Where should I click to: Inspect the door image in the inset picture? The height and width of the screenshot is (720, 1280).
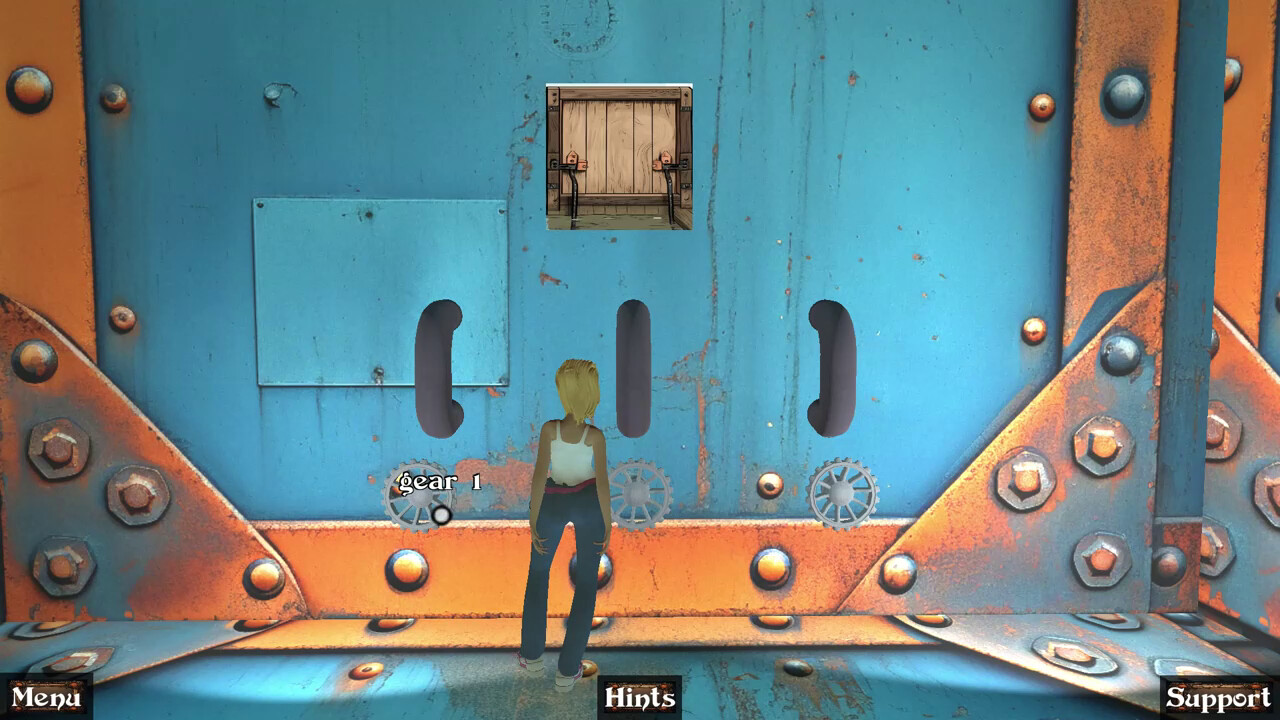[618, 155]
